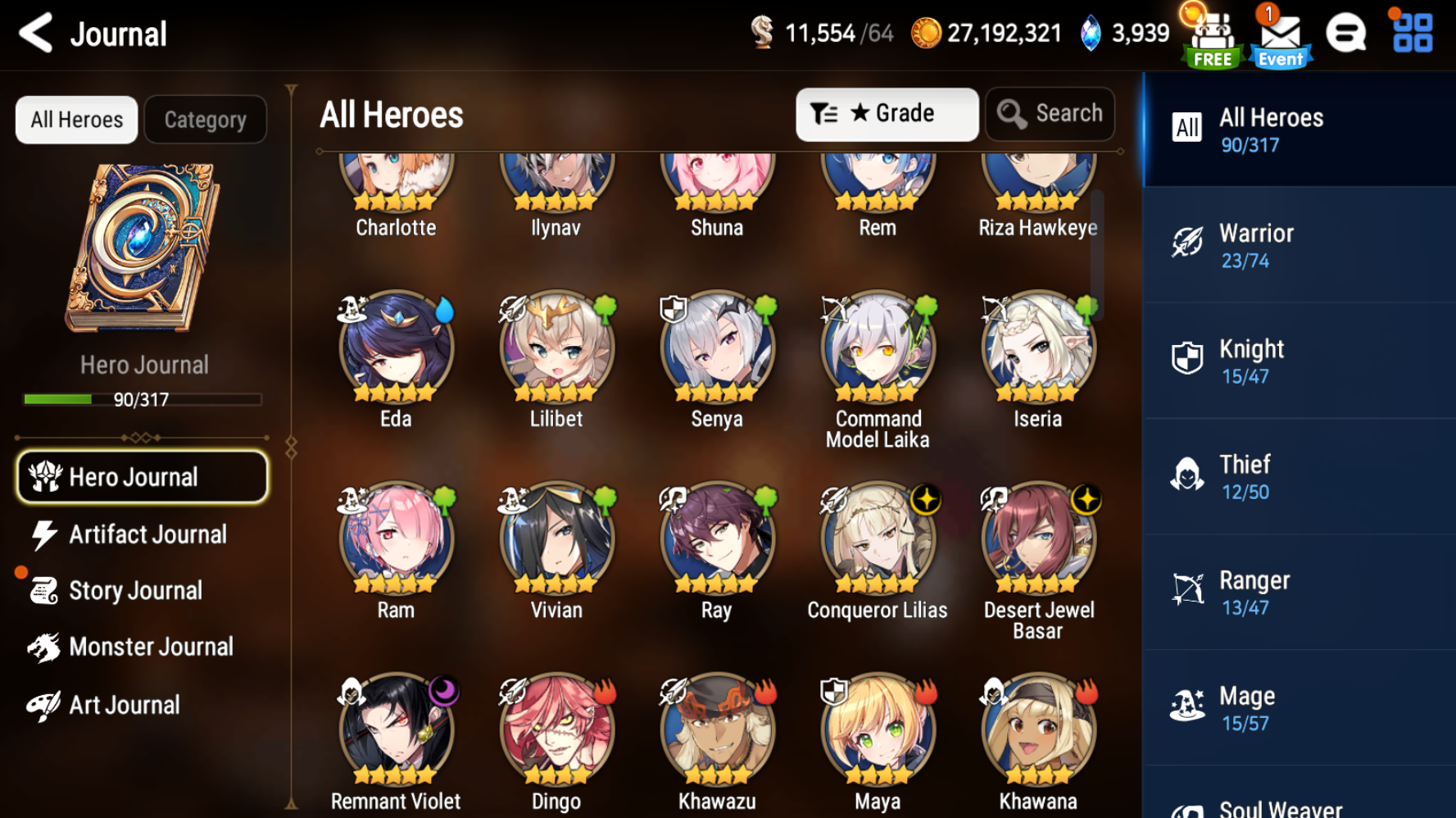Image resolution: width=1456 pixels, height=818 pixels.
Task: Open the Artifact Journal section
Action: tap(147, 534)
